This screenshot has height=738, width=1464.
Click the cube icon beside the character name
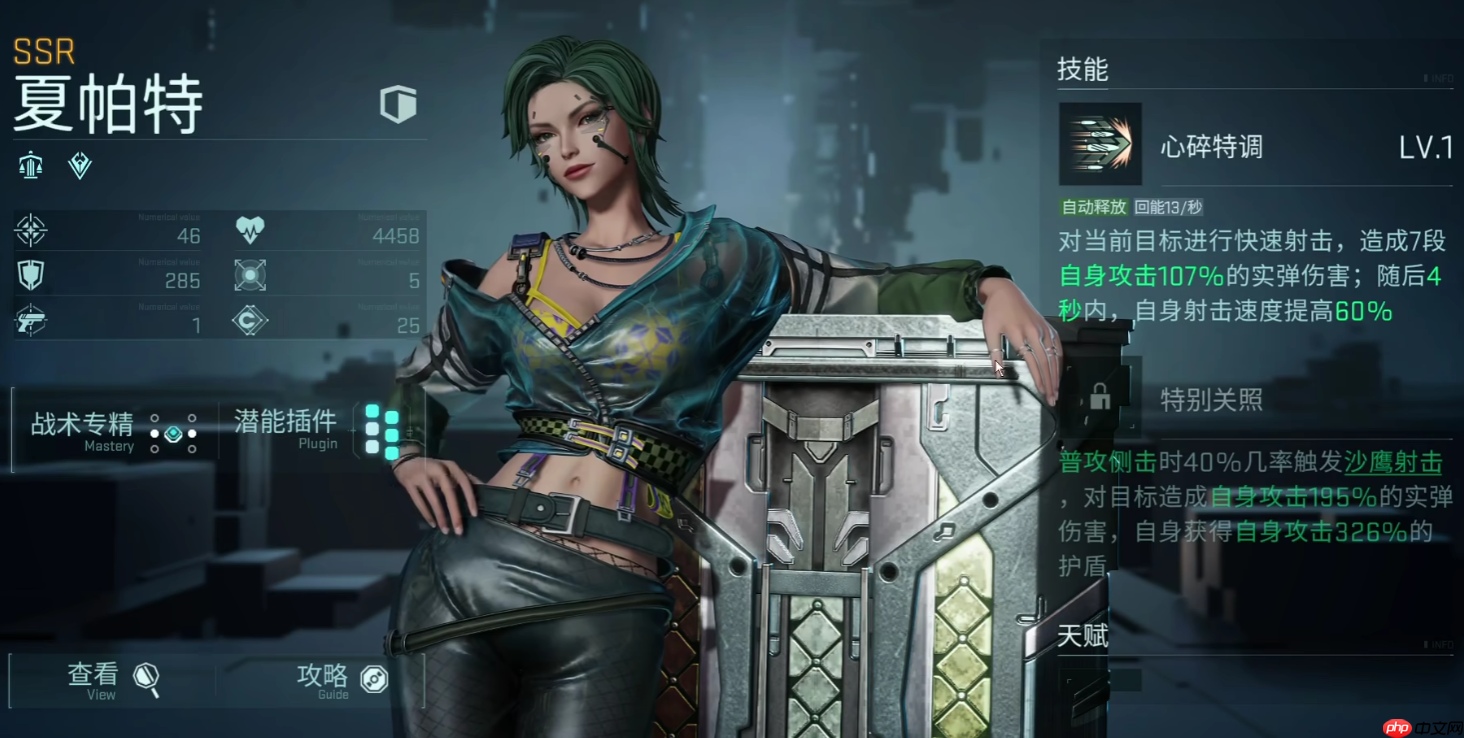[398, 104]
